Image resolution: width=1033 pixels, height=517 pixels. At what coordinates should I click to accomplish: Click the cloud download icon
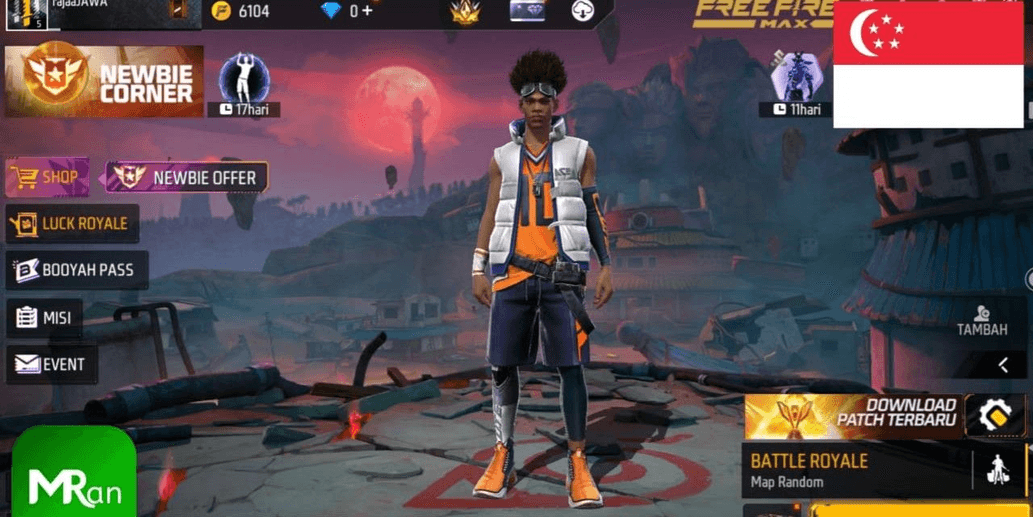pyautogui.click(x=583, y=12)
